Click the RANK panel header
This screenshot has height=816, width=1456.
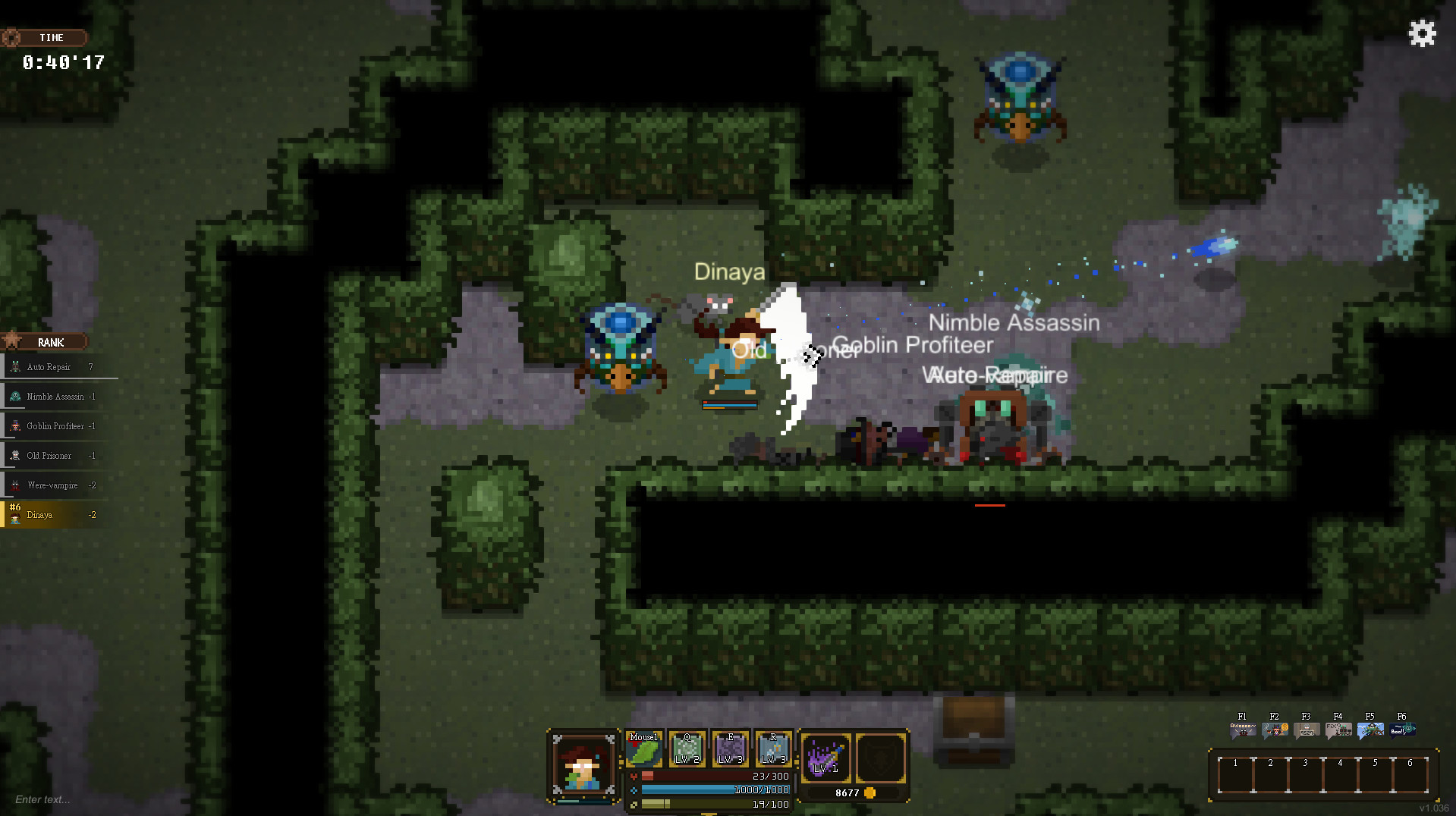pos(51,342)
